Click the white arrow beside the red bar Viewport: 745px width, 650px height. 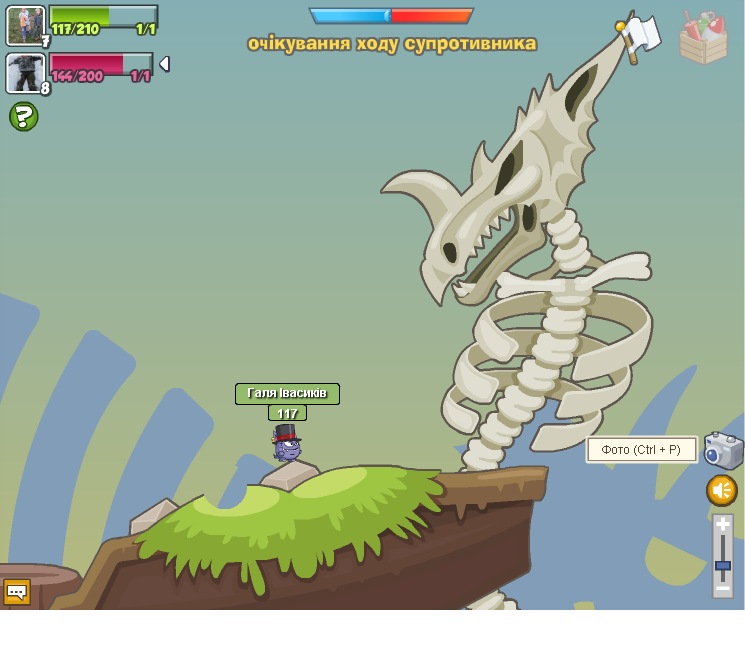coord(164,64)
